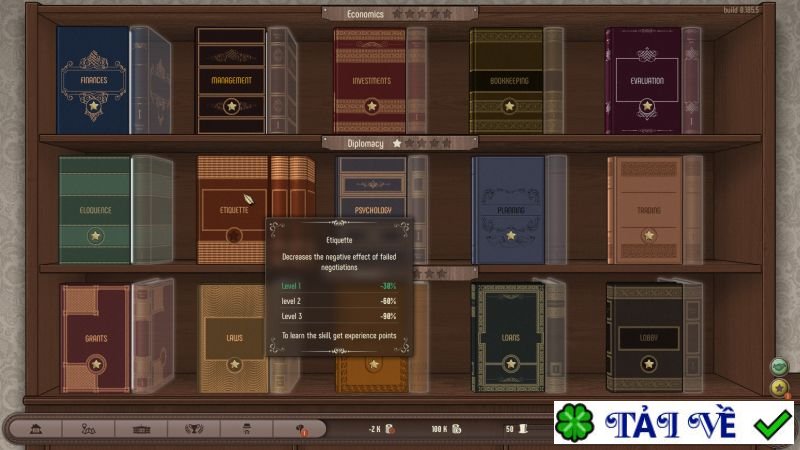Click the hat character toolbar icon

point(247,429)
